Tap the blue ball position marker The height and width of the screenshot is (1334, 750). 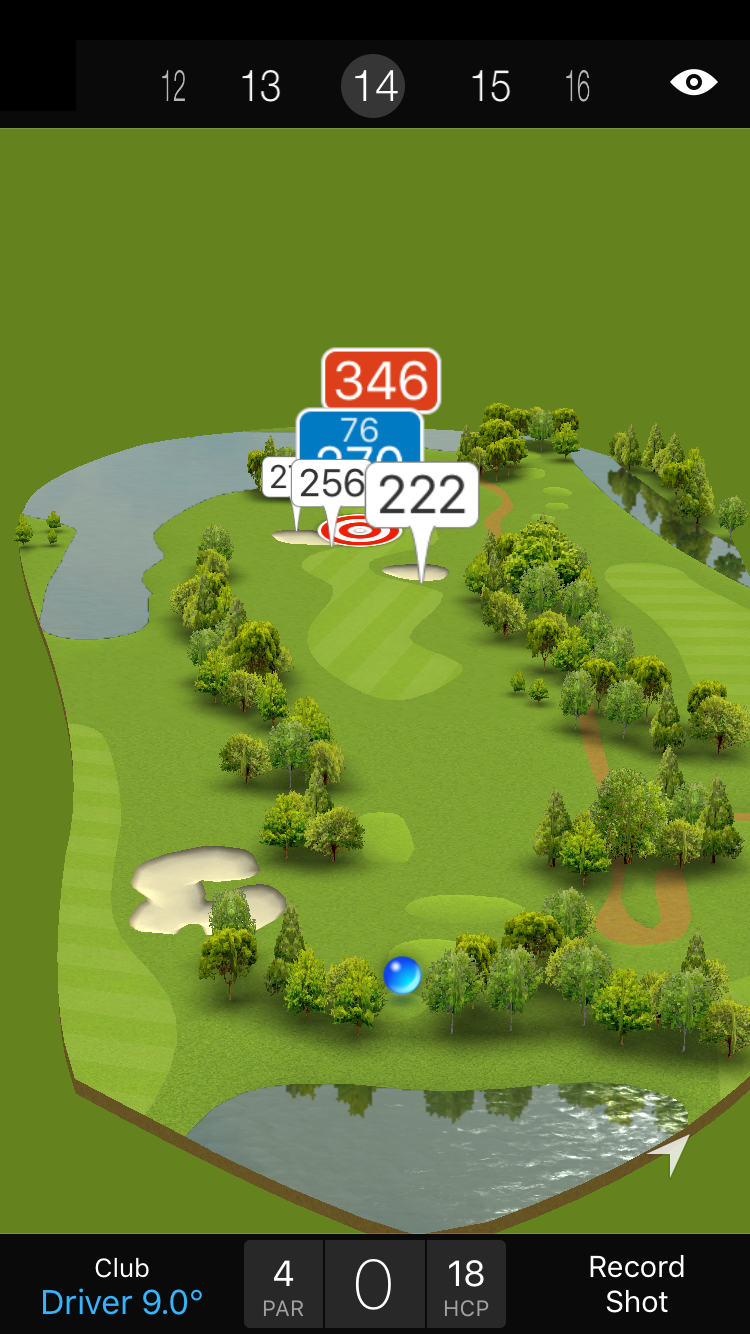402,975
